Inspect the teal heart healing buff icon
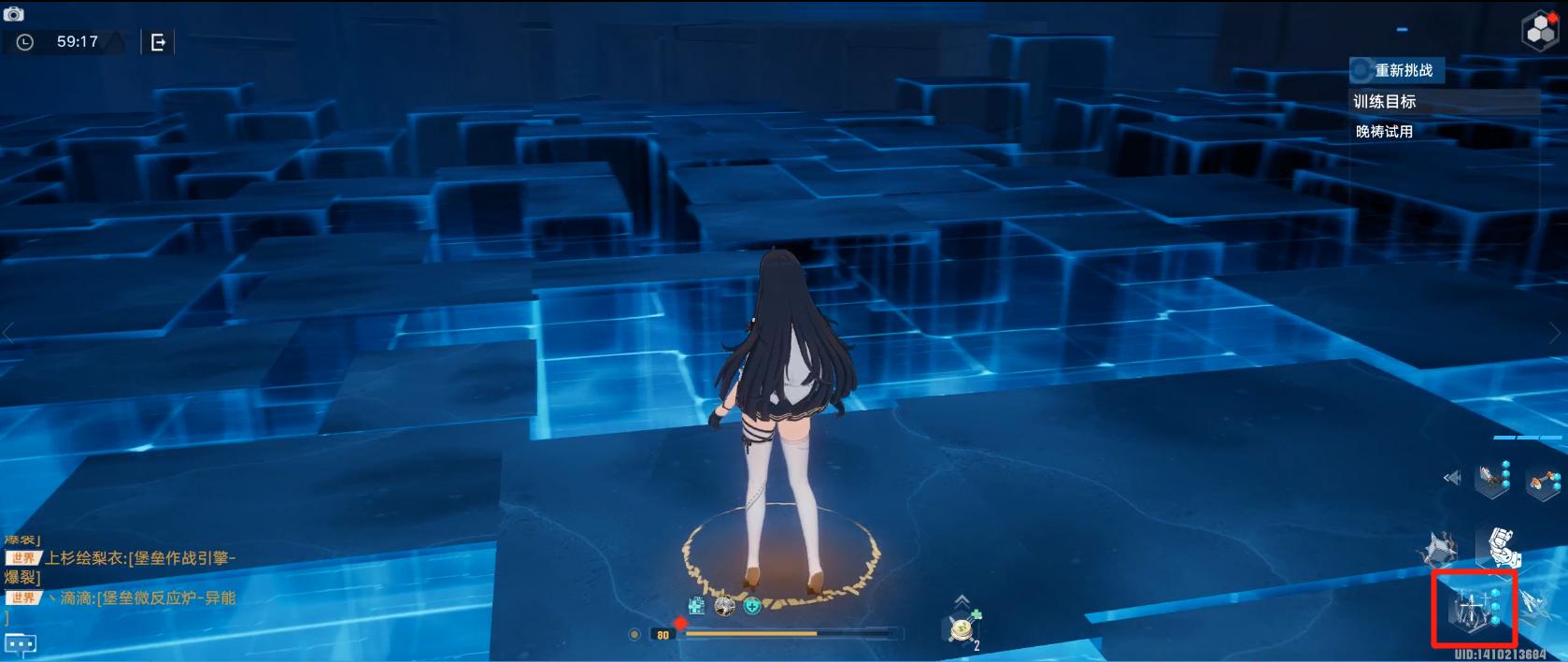 (752, 606)
